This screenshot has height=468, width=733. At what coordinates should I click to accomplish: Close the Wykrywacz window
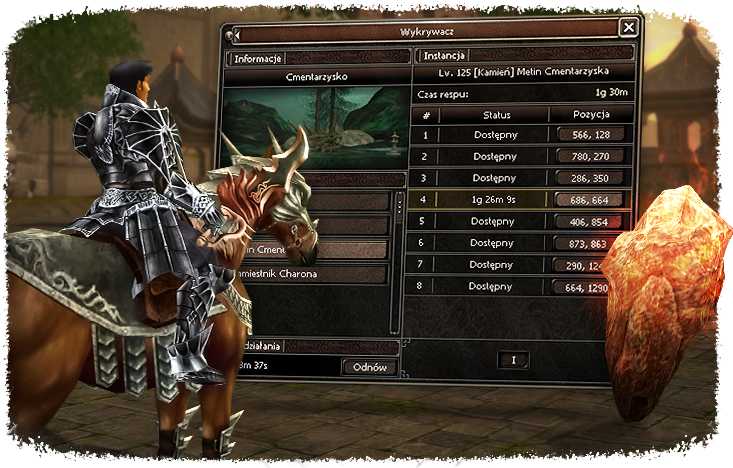628,28
